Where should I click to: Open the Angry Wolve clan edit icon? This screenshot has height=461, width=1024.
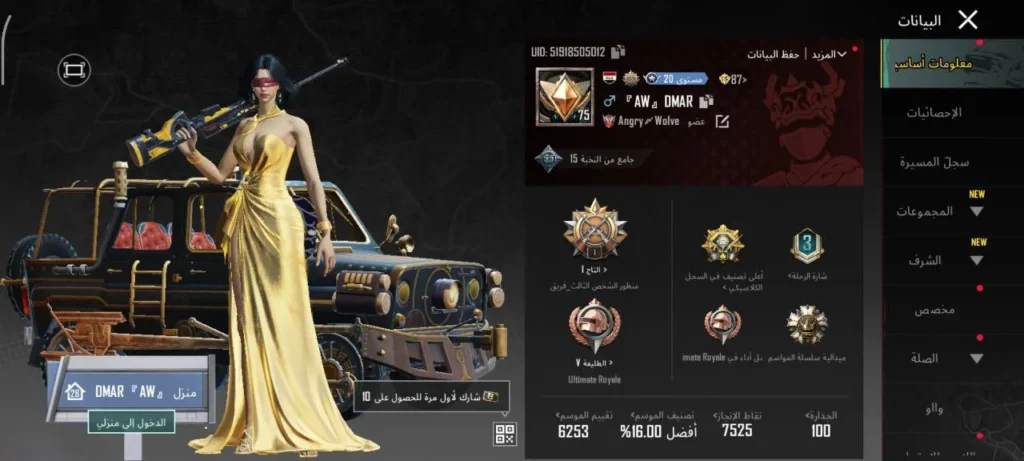coord(722,121)
